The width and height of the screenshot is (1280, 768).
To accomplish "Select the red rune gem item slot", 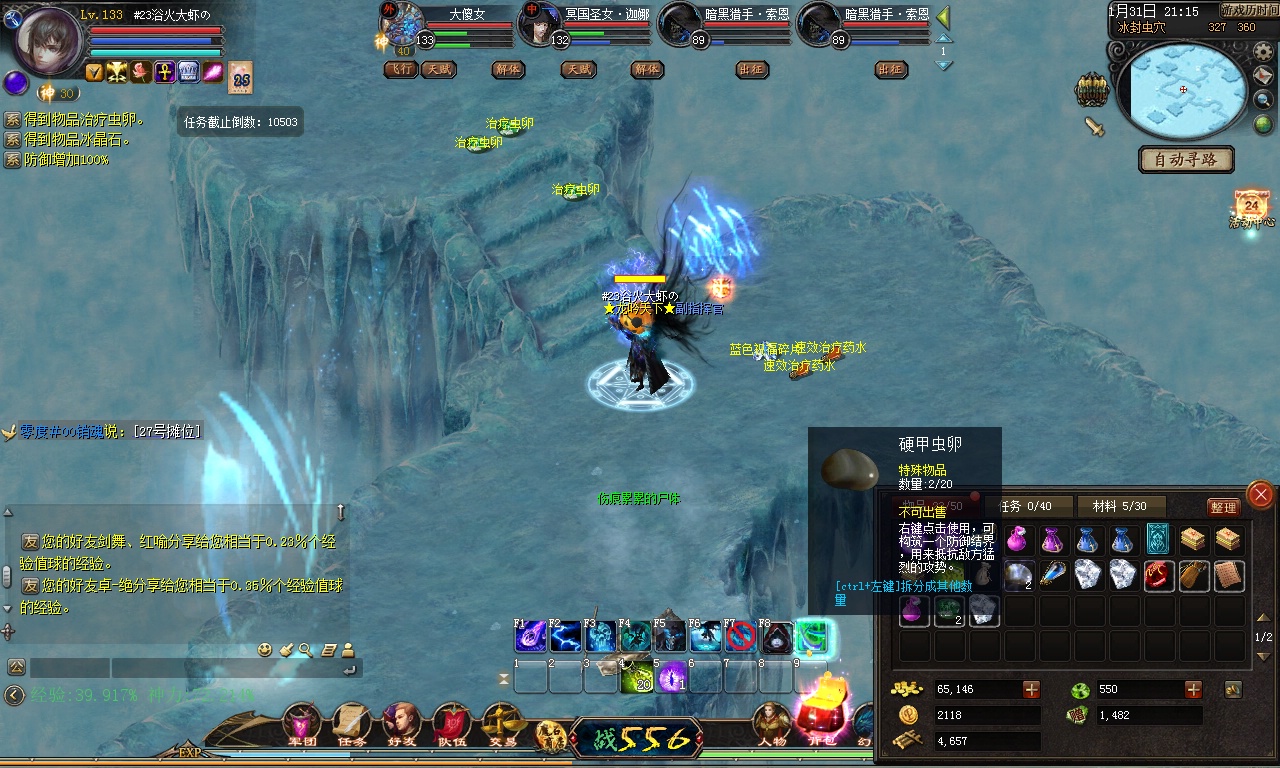I will (x=1158, y=575).
